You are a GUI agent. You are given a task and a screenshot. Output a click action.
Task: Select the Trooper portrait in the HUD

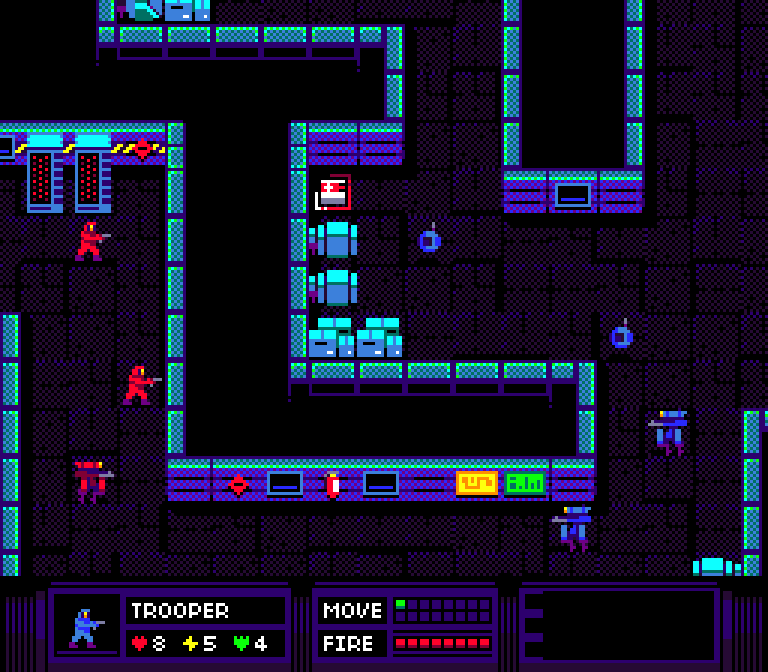tap(86, 627)
